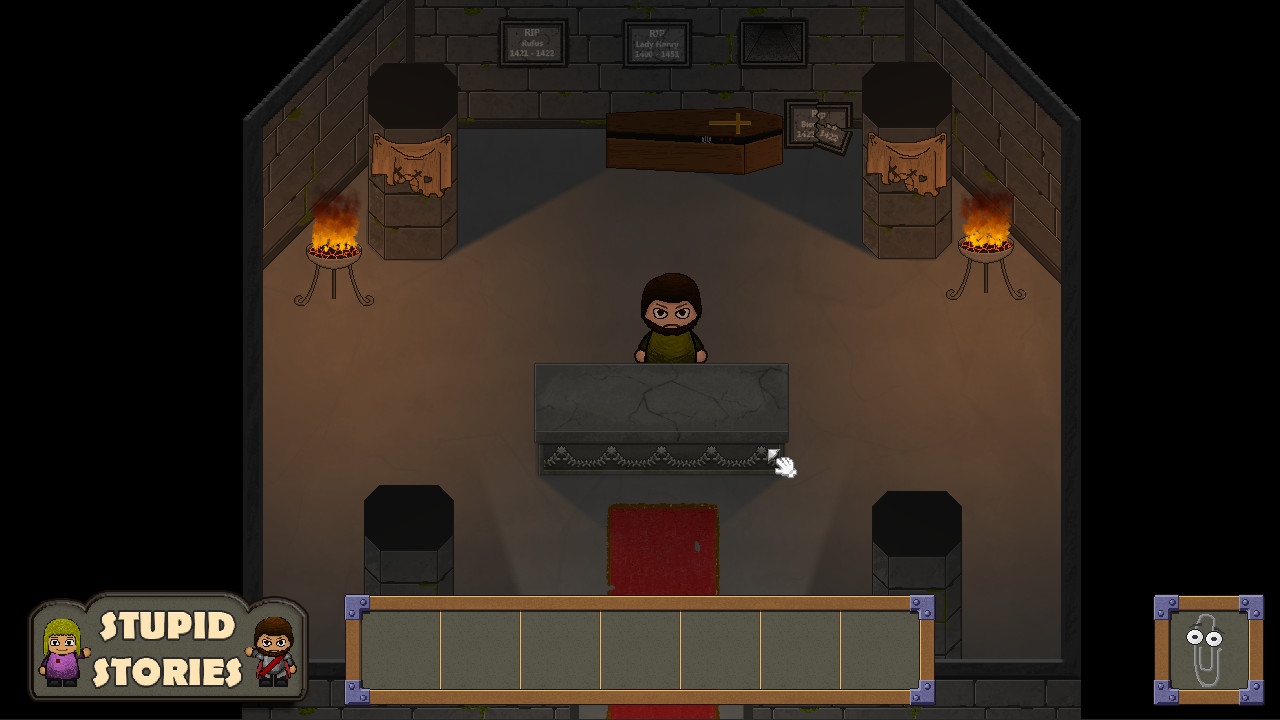
Task: Toggle the empty black picture frame
Action: coord(772,44)
